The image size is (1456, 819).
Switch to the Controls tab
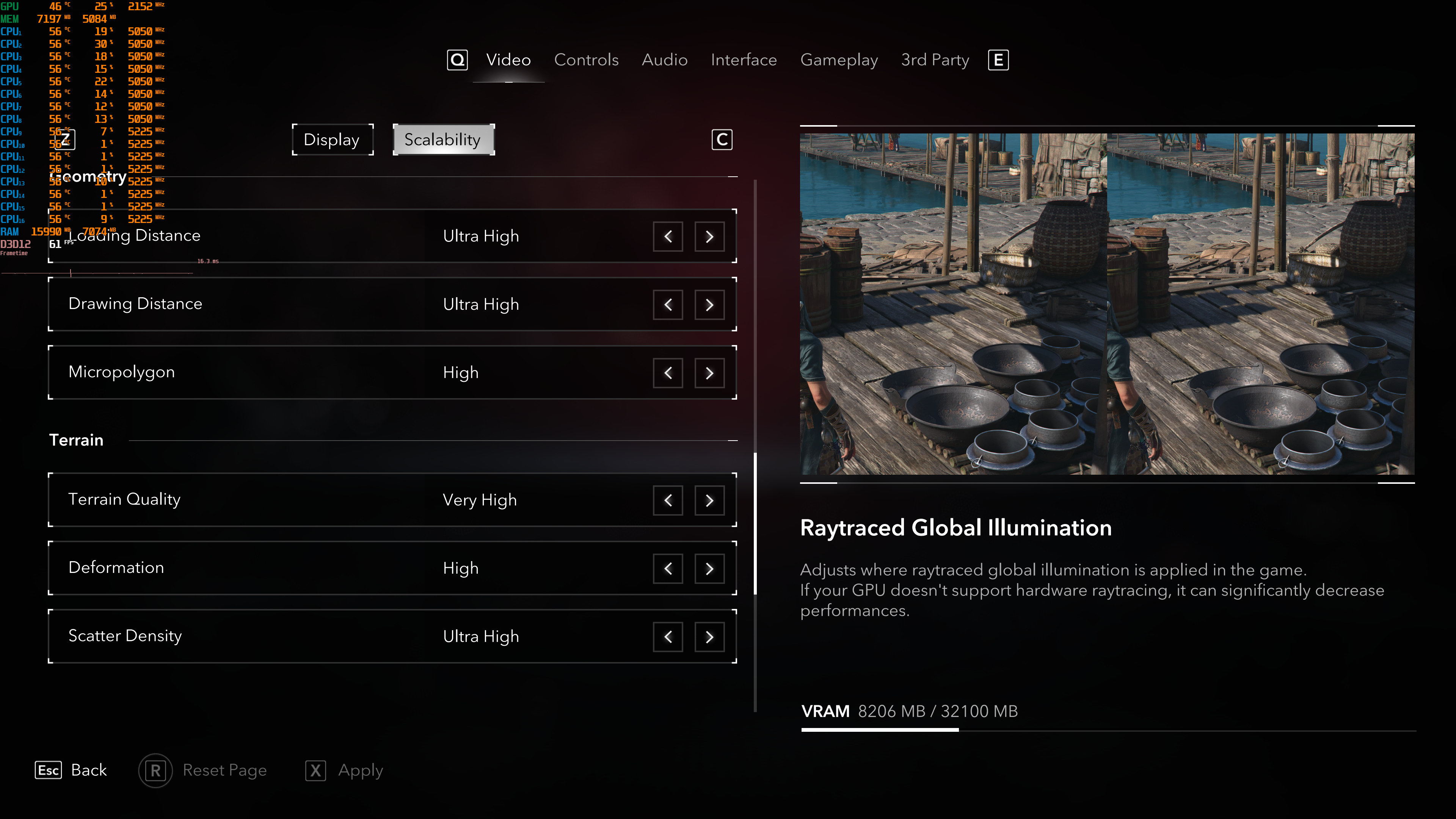[x=586, y=60]
